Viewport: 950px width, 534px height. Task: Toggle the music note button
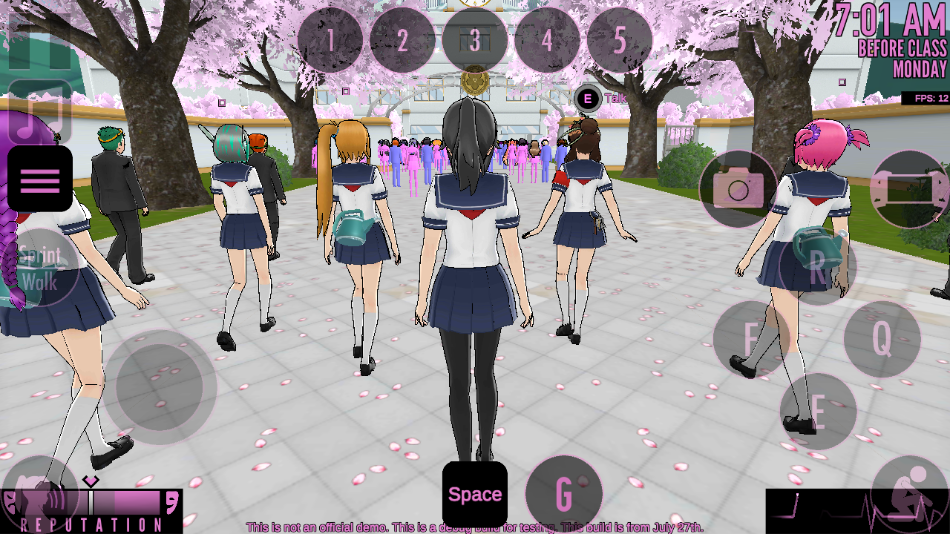coord(40,110)
